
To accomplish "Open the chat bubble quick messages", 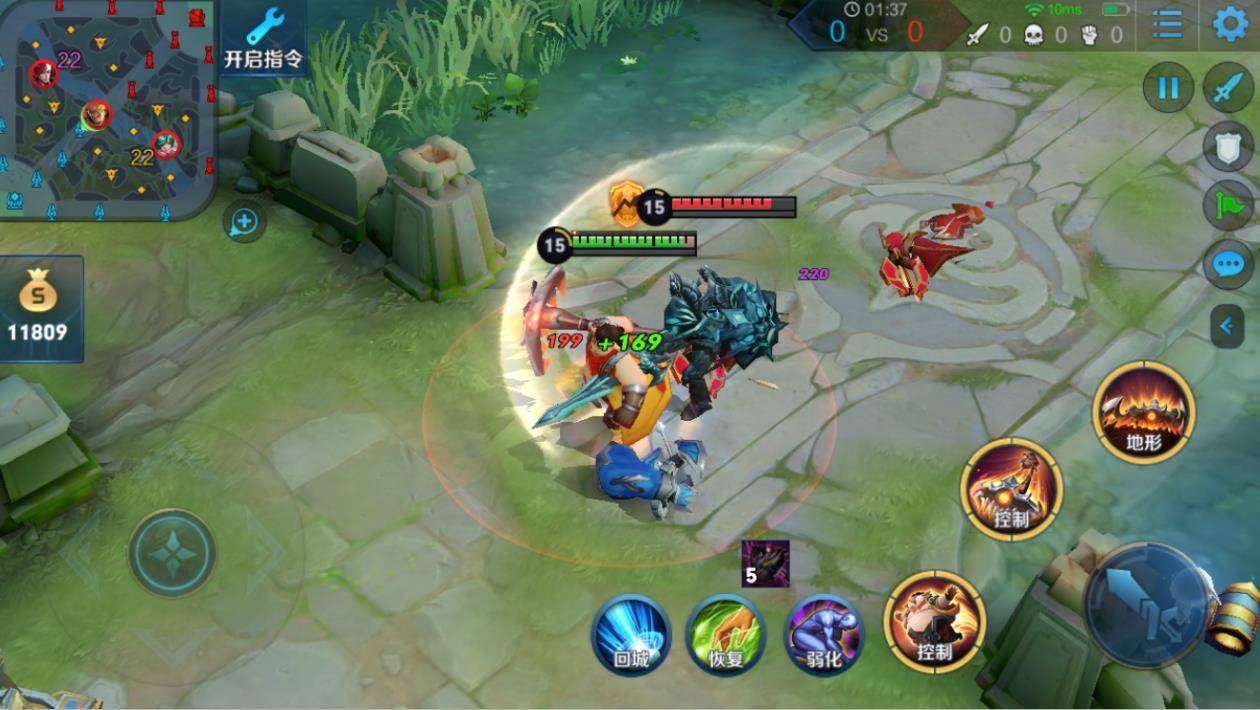I will (1227, 265).
